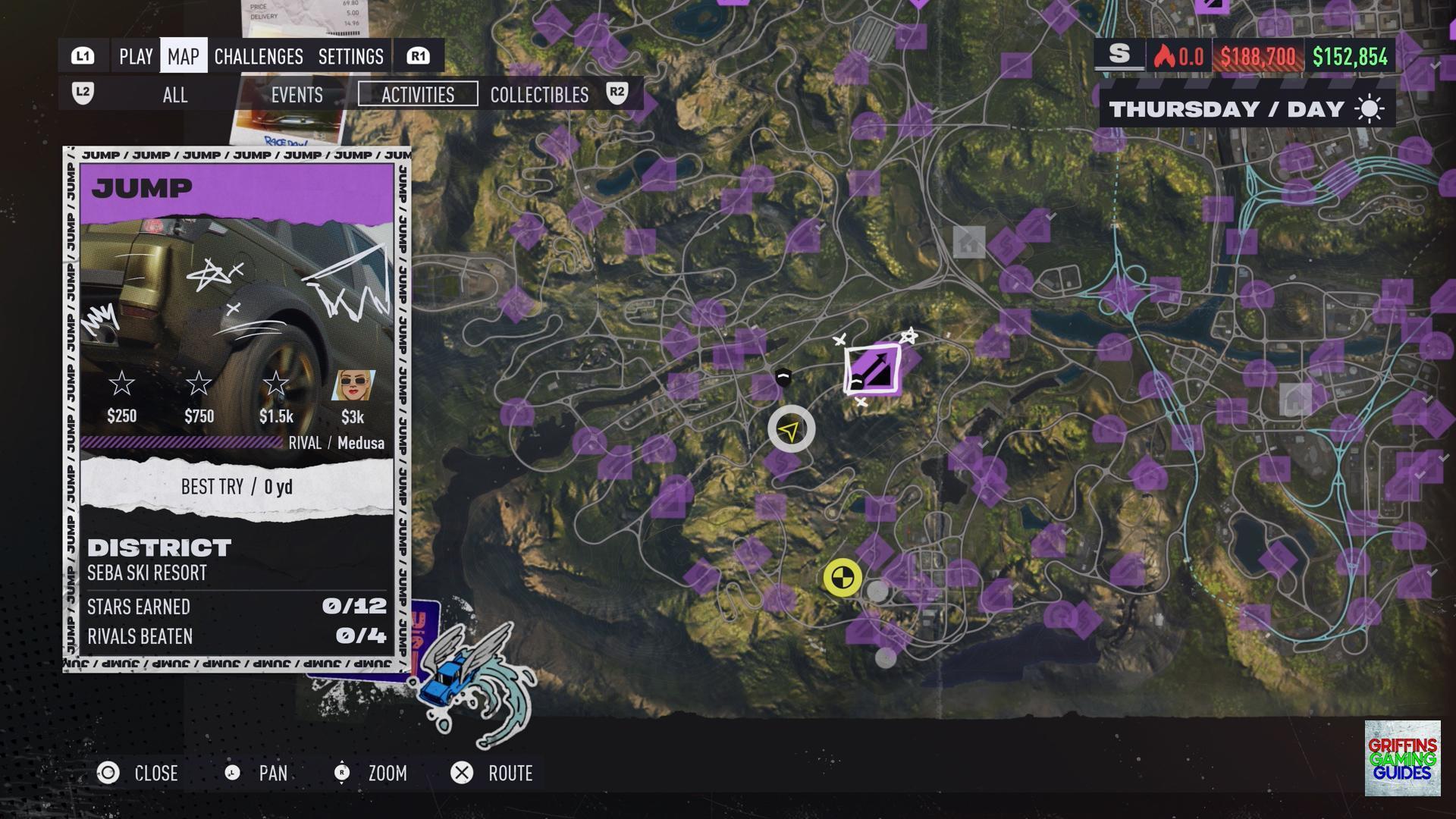This screenshot has width=1456, height=819.
Task: Open the CHALLENGES tab
Action: (x=259, y=56)
